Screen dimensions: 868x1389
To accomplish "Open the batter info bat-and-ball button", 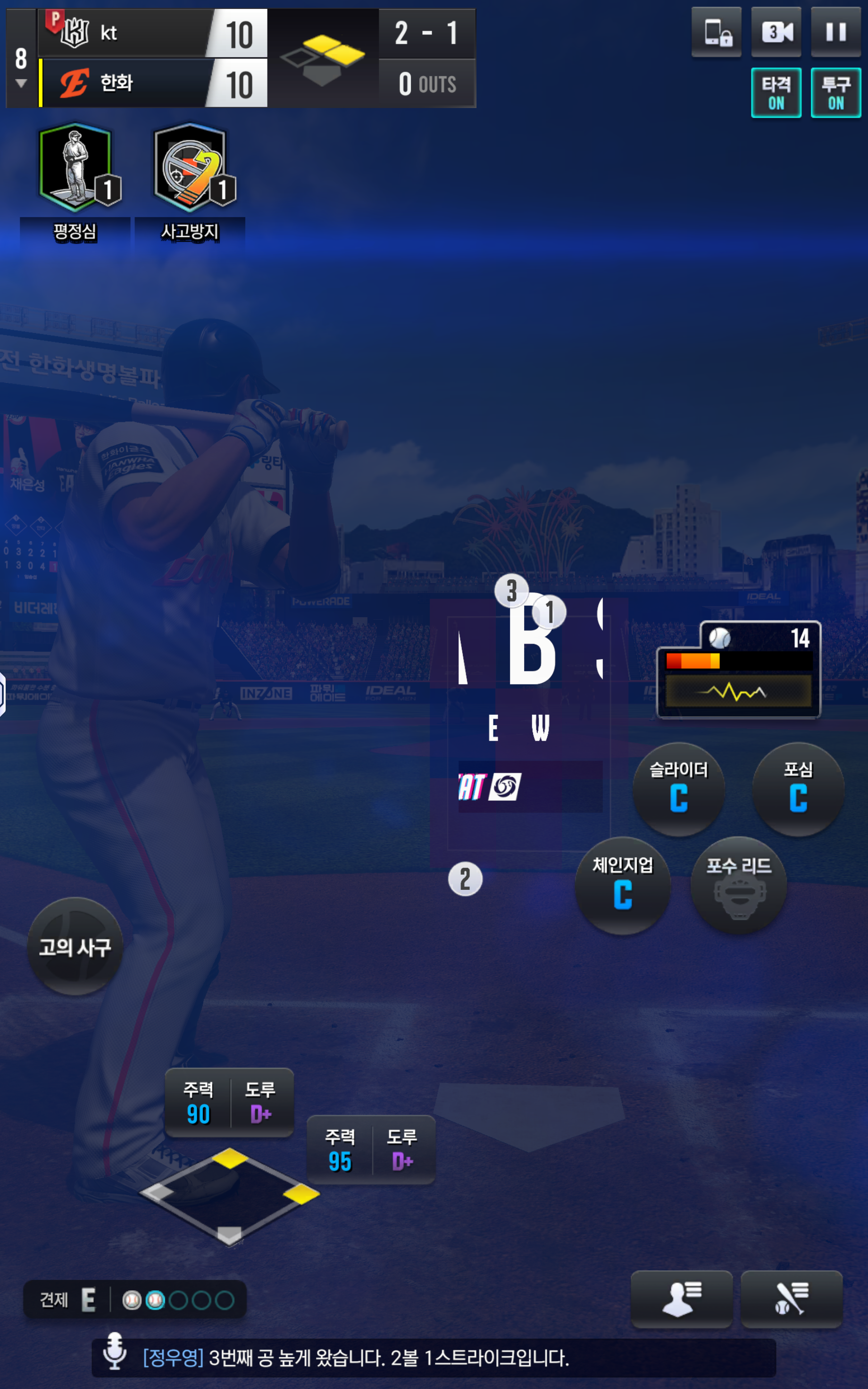I will tap(791, 1298).
